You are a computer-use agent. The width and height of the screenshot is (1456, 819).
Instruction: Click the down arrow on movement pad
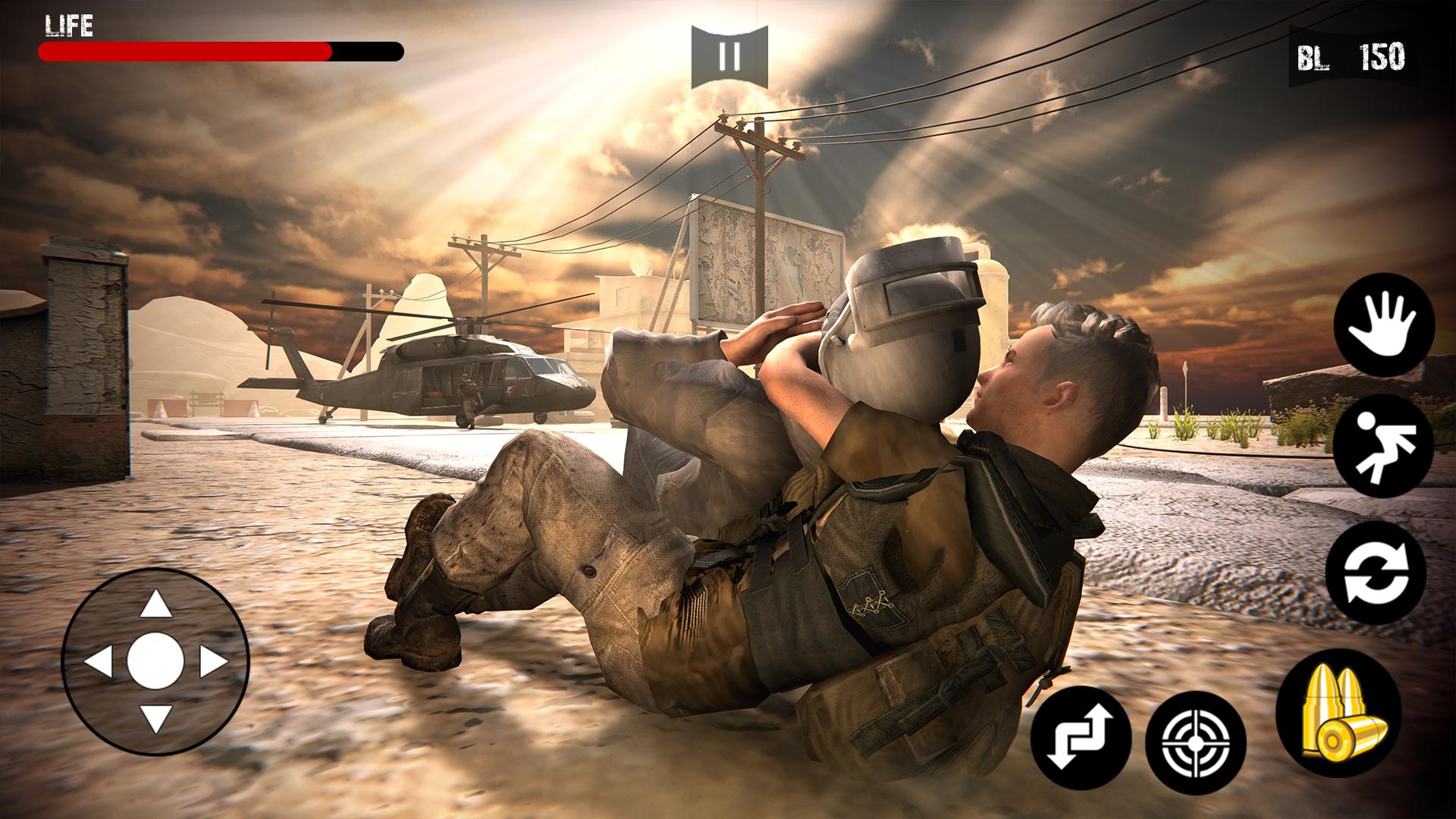[156, 718]
